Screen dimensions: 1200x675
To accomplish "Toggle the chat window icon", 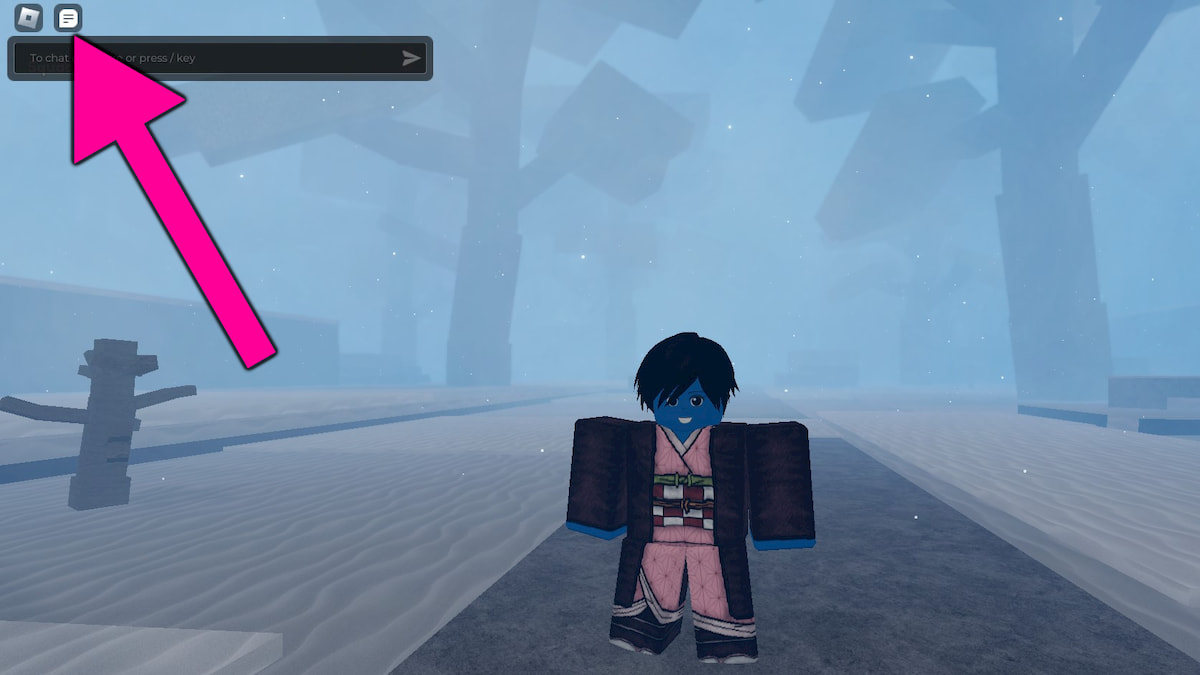I will [x=68, y=18].
